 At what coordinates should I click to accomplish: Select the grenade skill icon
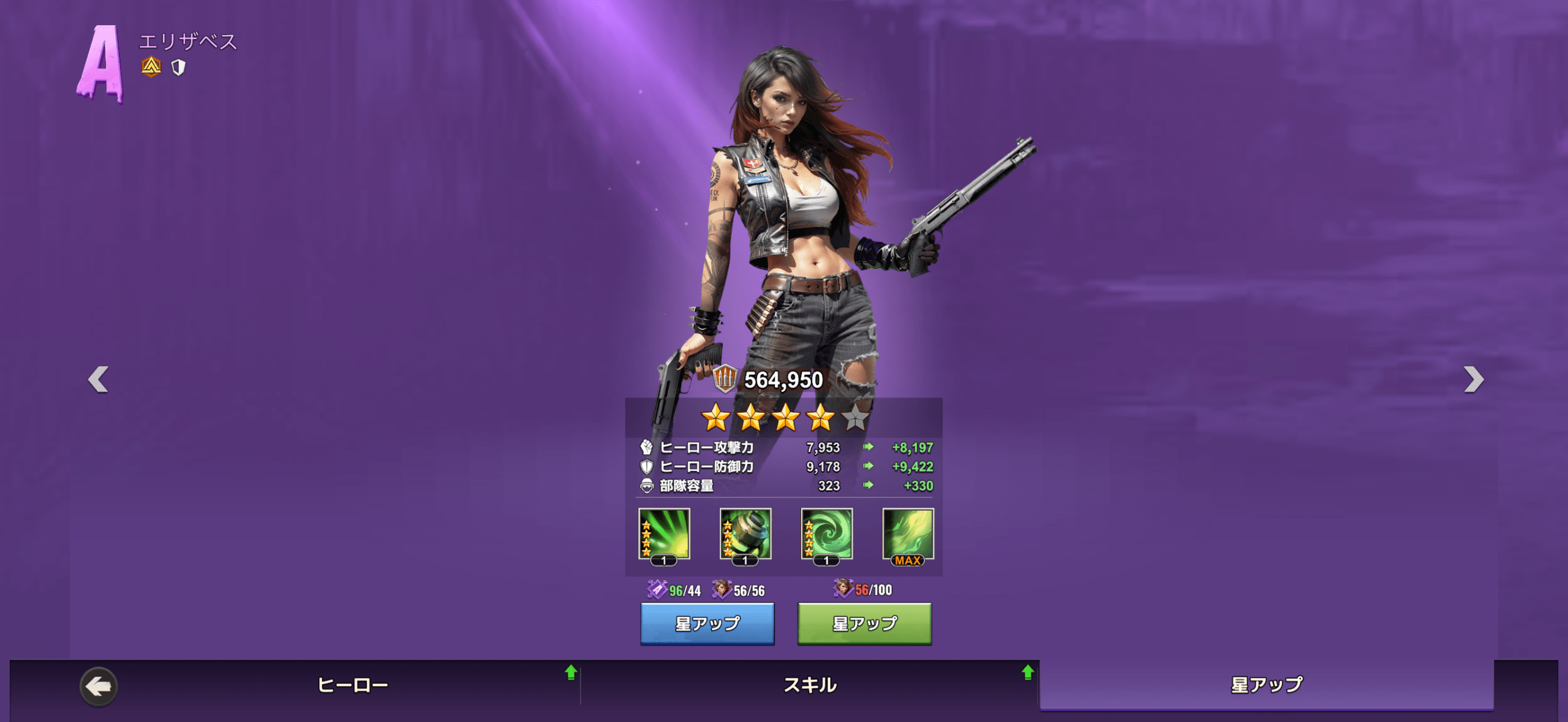(x=745, y=534)
